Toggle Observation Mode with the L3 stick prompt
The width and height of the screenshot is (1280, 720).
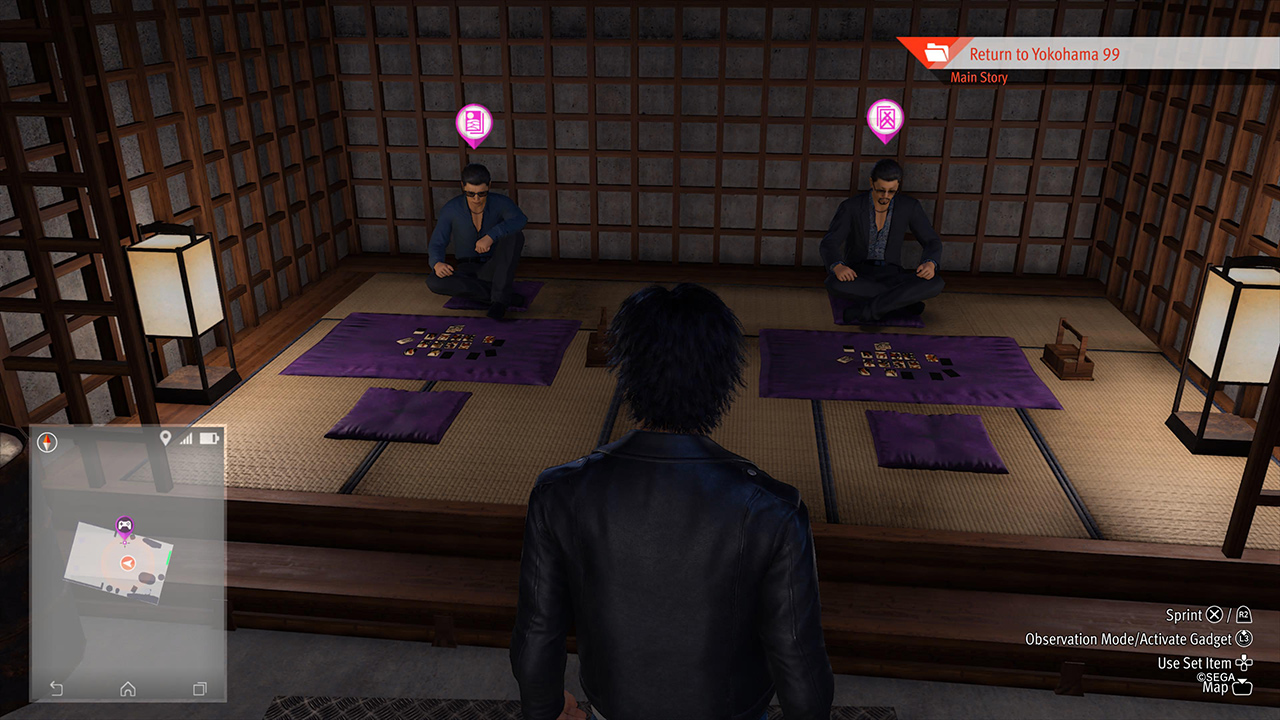point(1243,637)
